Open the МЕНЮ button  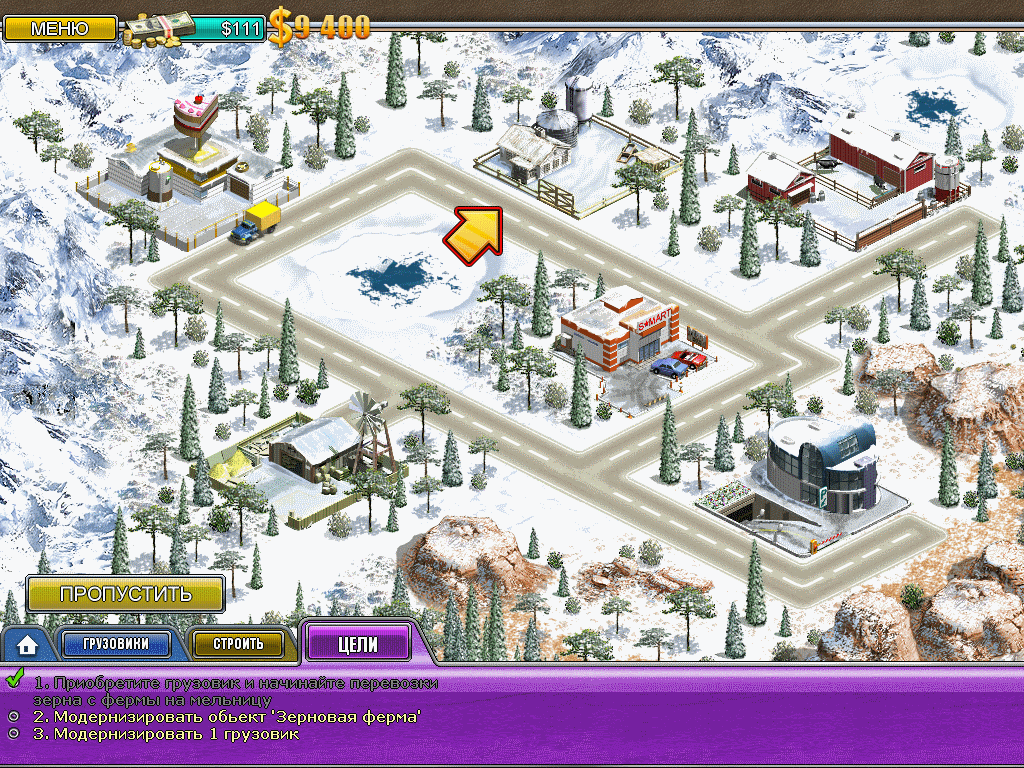point(60,28)
